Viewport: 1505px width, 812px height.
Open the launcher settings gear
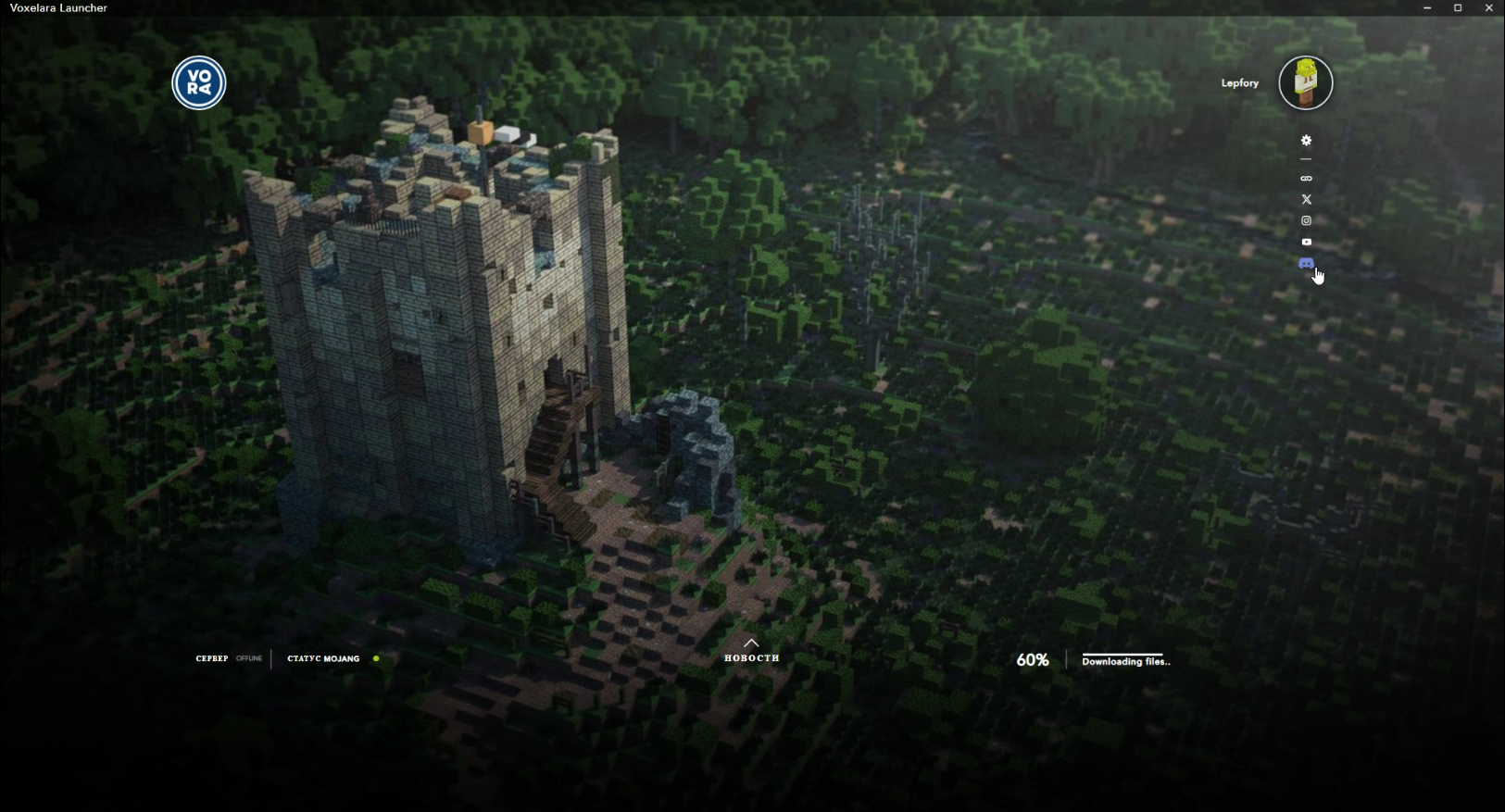[1306, 141]
